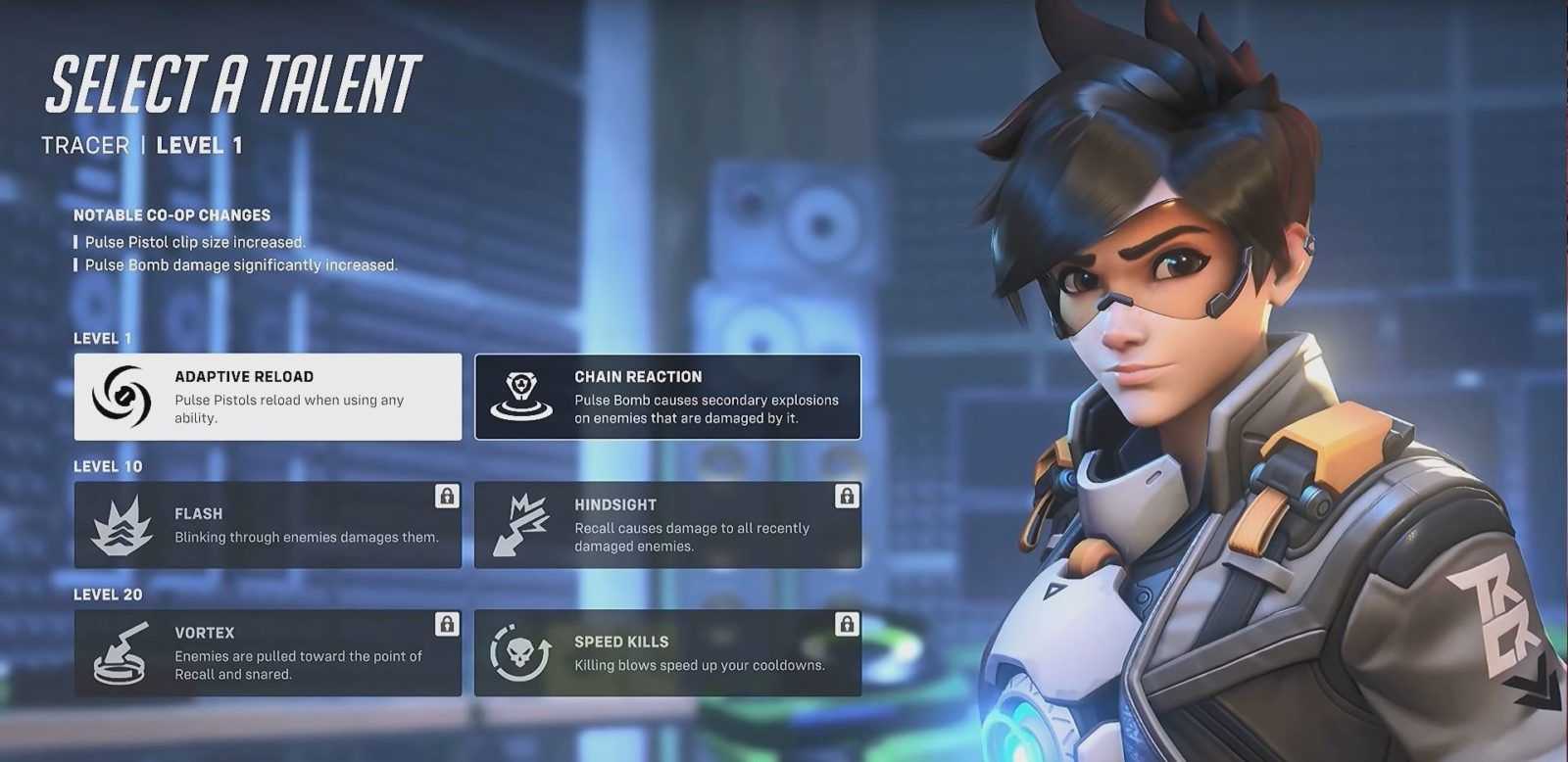This screenshot has height=762, width=1568.
Task: Select the Adaptive Reload talent
Action: pos(268,397)
